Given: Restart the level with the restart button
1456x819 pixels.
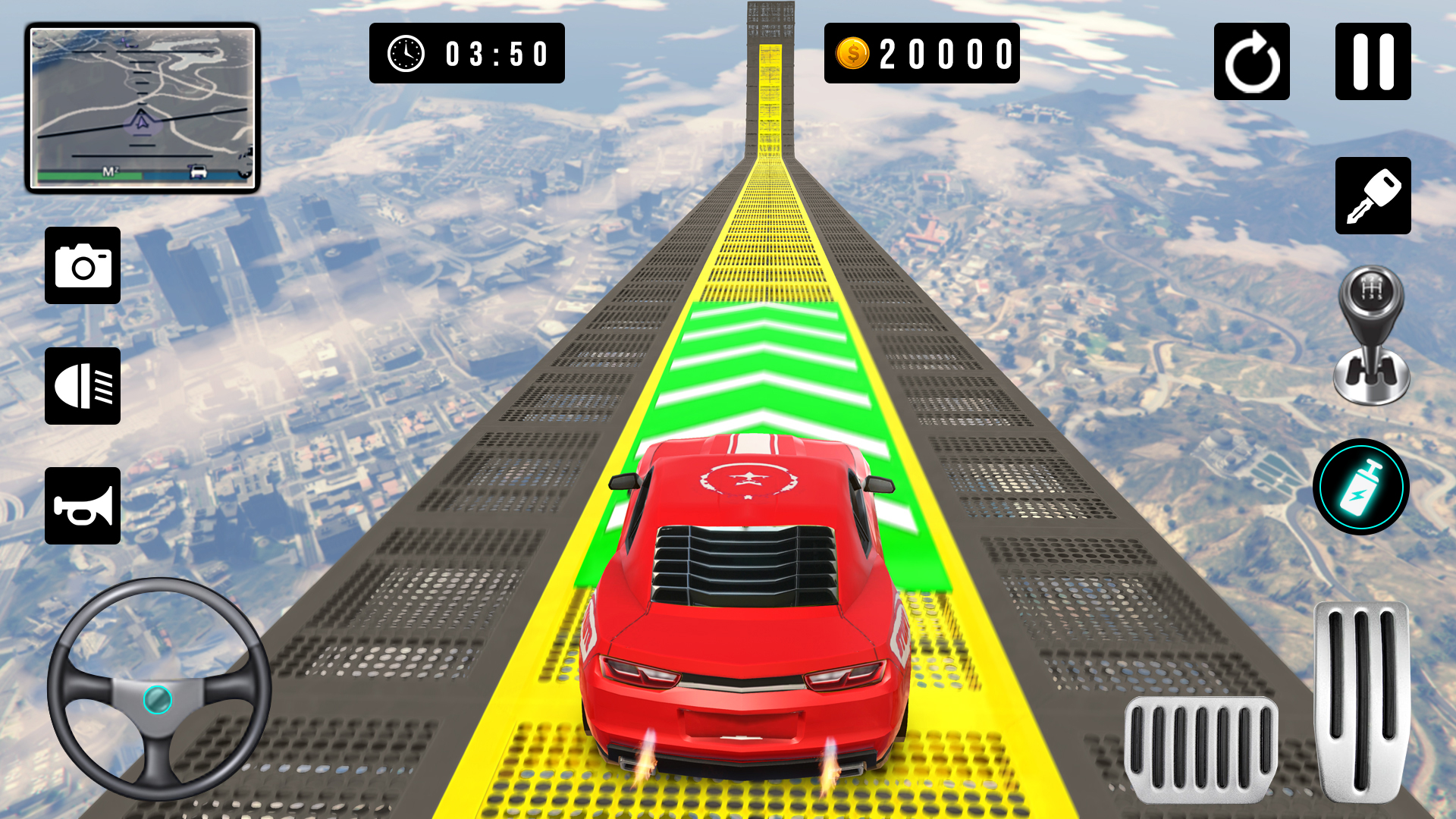Looking at the screenshot, I should tap(1252, 61).
